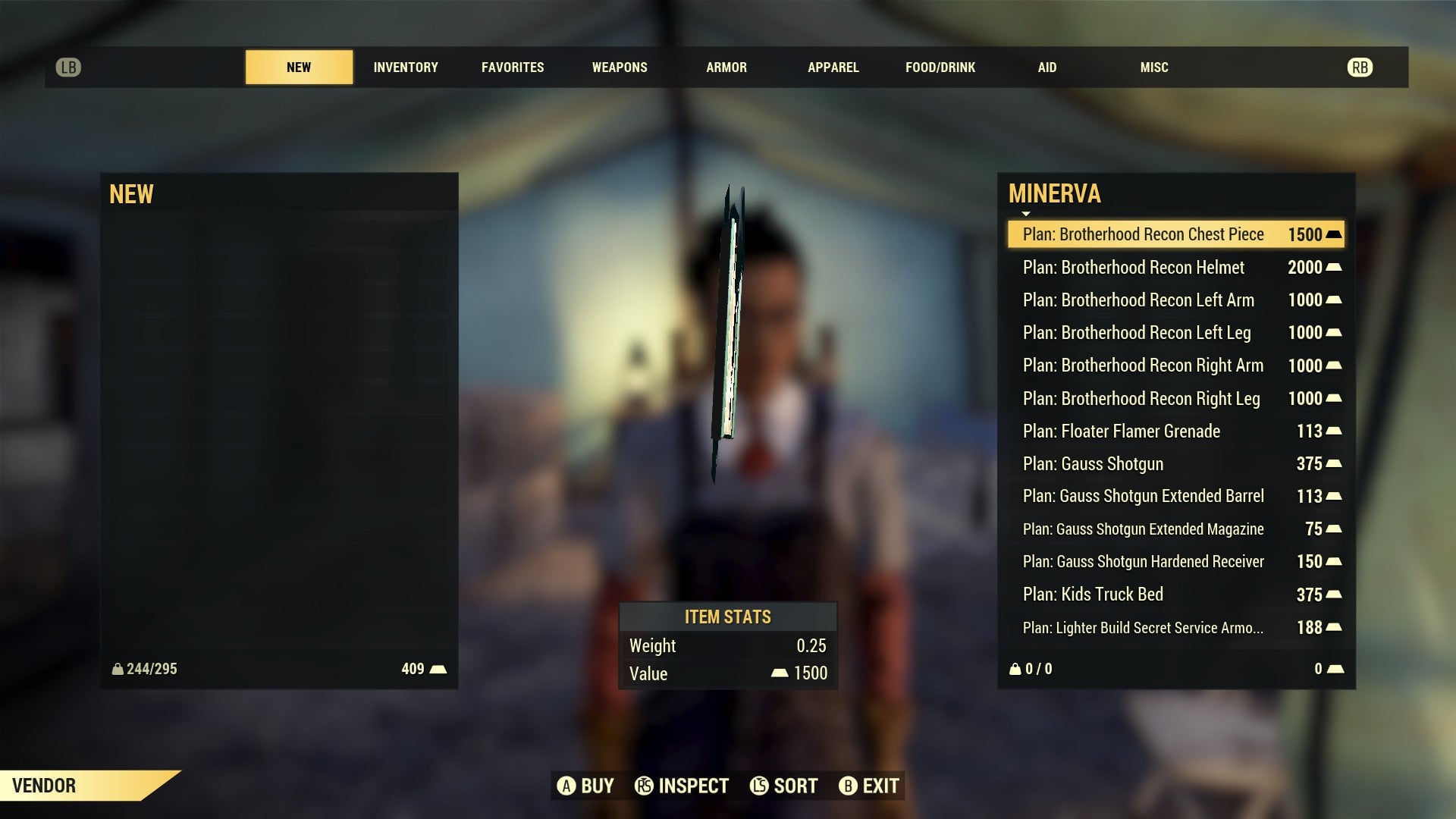Image resolution: width=1456 pixels, height=819 pixels.
Task: Click the B button icon to exit
Action: point(848,786)
